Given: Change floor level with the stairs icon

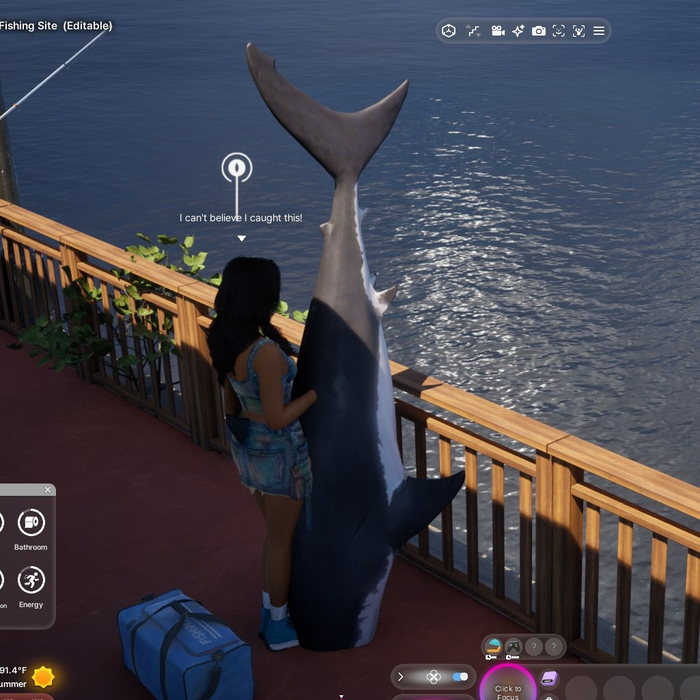Looking at the screenshot, I should point(473,31).
